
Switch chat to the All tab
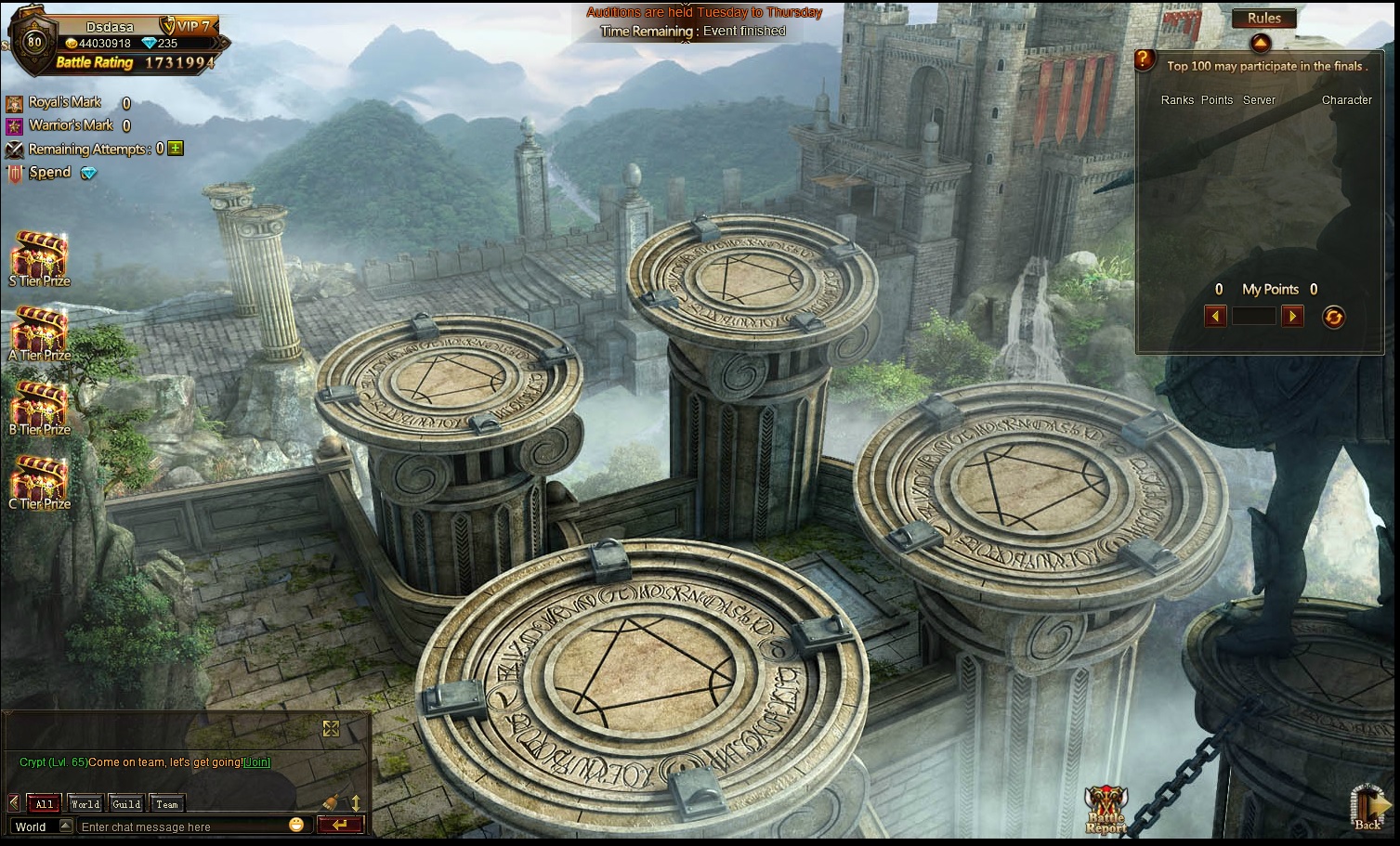(45, 804)
